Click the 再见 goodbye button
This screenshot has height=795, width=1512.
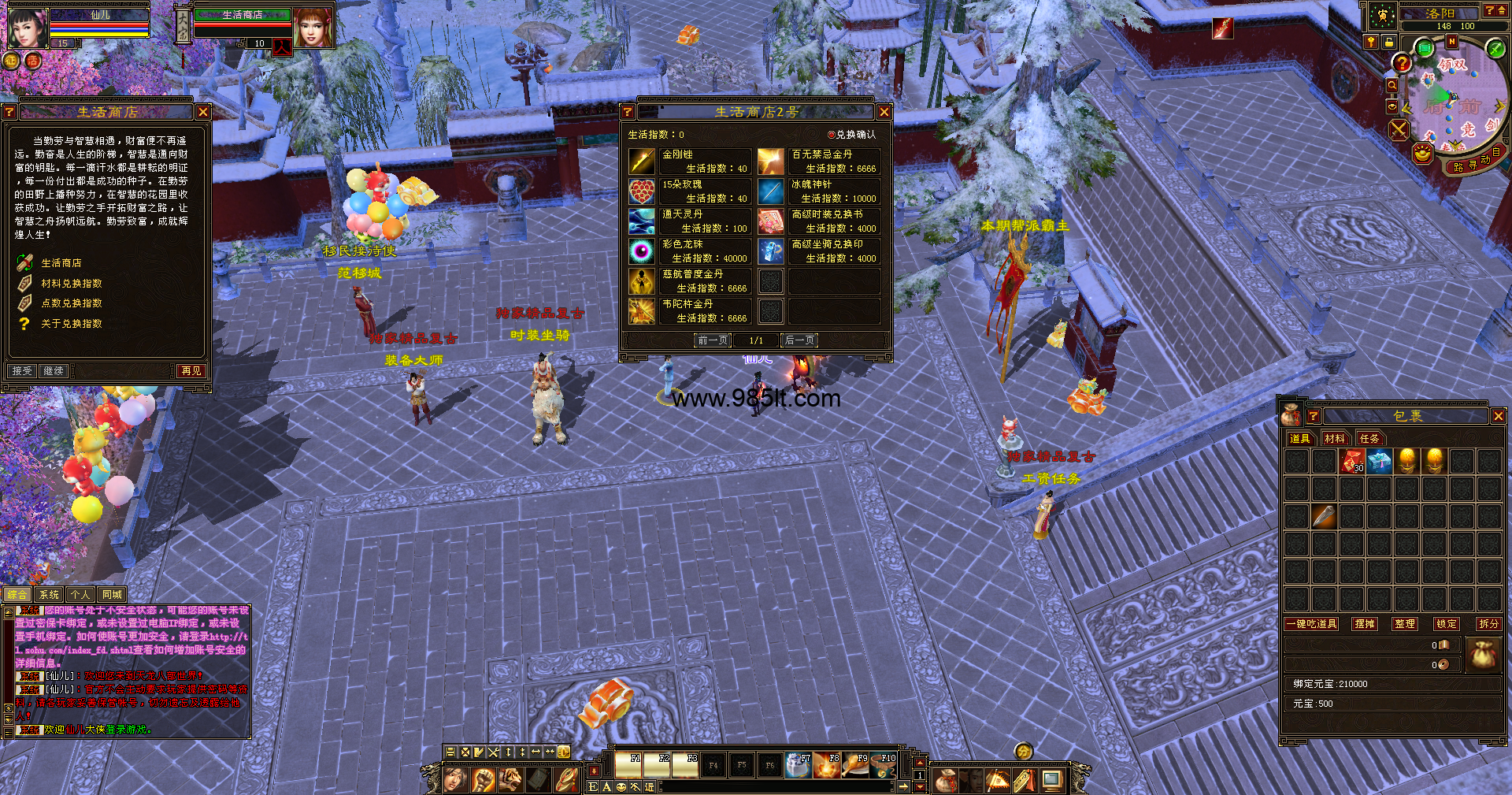191,371
